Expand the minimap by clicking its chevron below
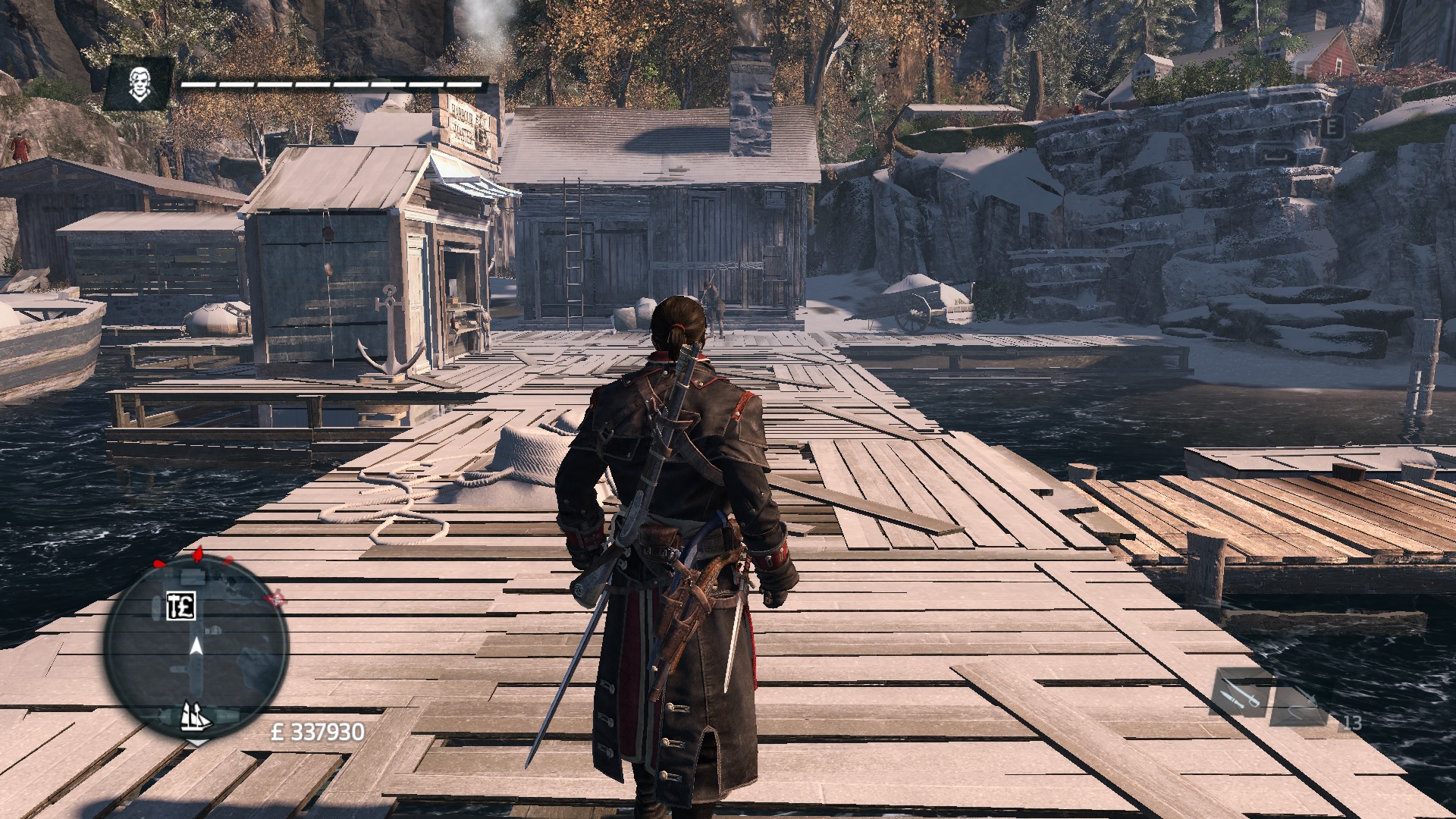 click(x=198, y=744)
